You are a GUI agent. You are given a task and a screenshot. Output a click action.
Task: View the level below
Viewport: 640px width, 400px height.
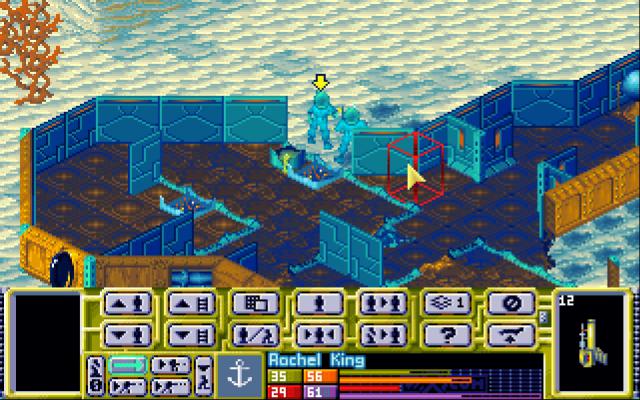point(188,333)
